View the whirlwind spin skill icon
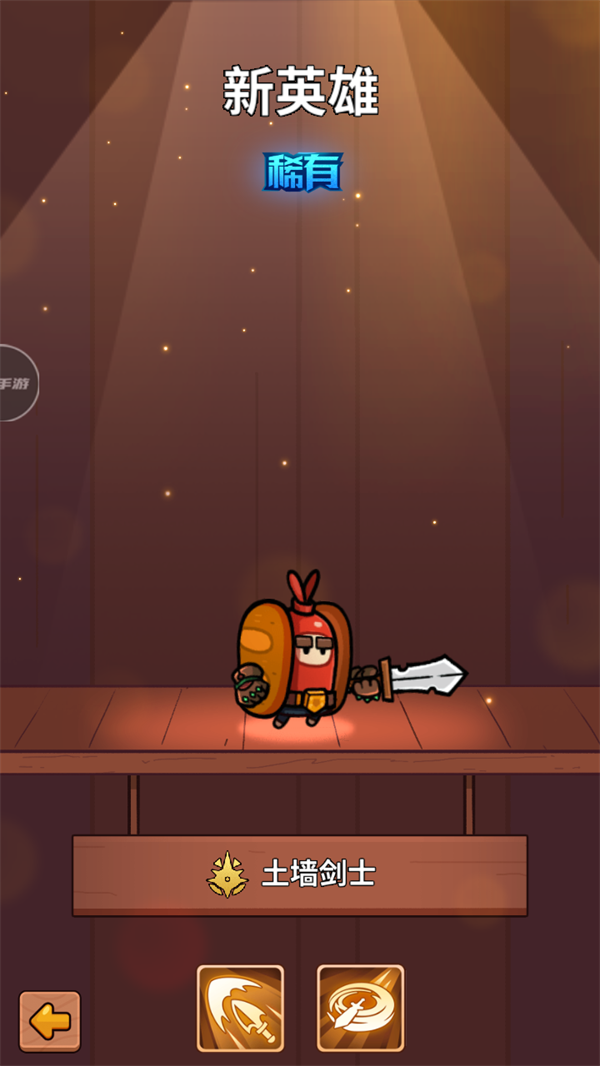 tap(360, 1008)
